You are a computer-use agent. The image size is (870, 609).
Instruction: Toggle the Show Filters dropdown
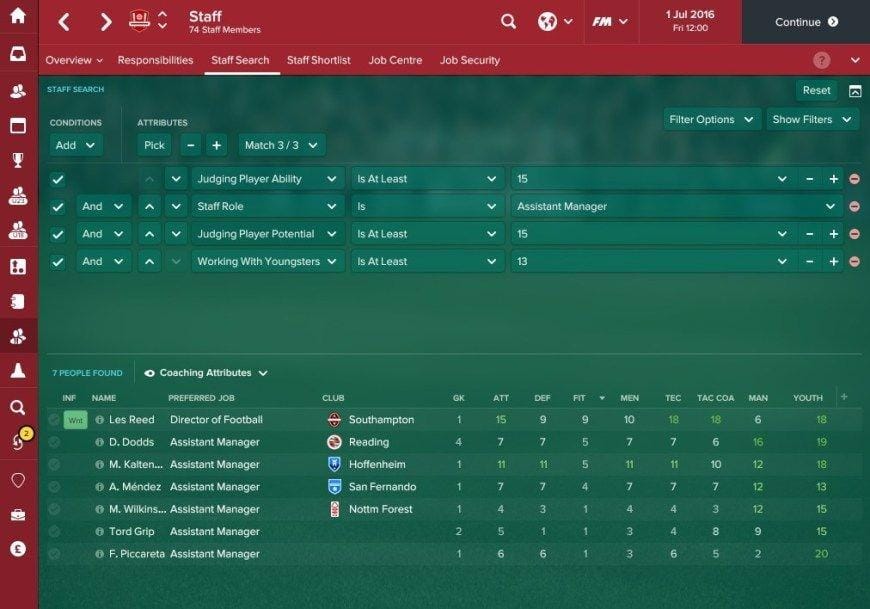coord(810,119)
